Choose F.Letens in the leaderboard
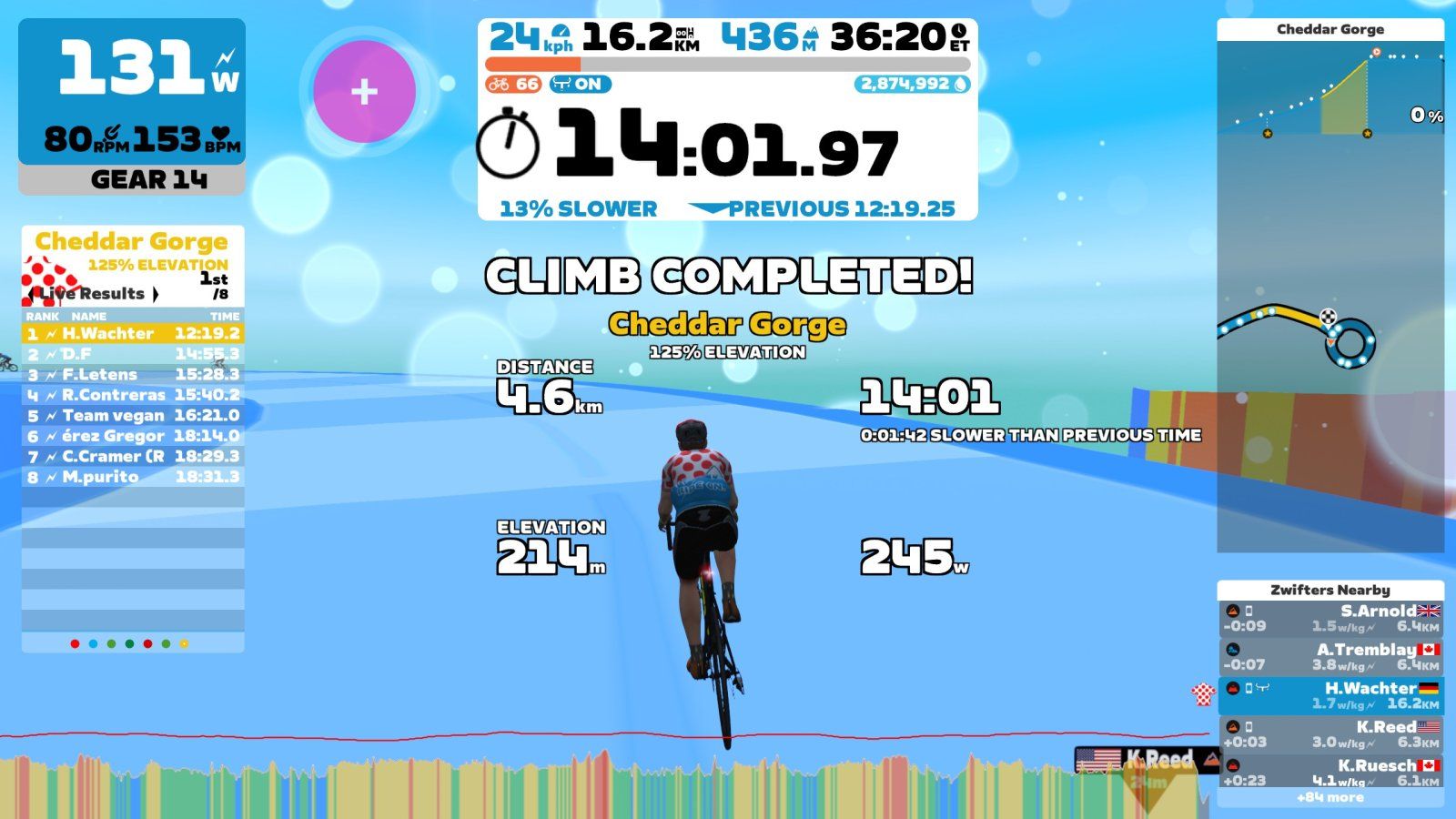Viewport: 1456px width, 819px height. point(133,375)
